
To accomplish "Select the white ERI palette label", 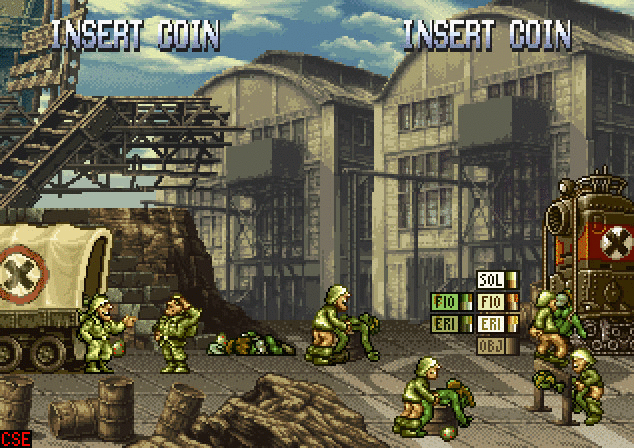I will pos(491,324).
